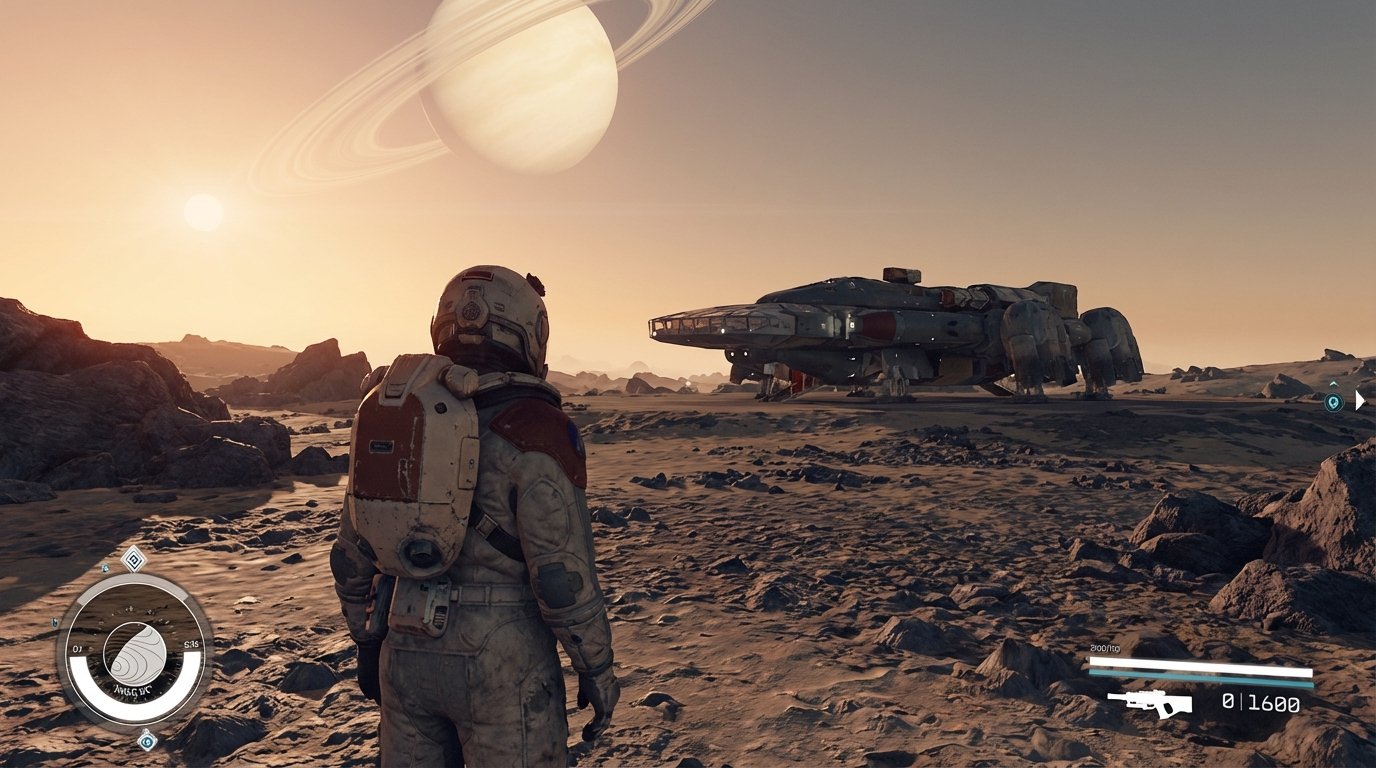Select the quest objective diamond marker above compass
The width and height of the screenshot is (1376, 768).
(x=134, y=558)
